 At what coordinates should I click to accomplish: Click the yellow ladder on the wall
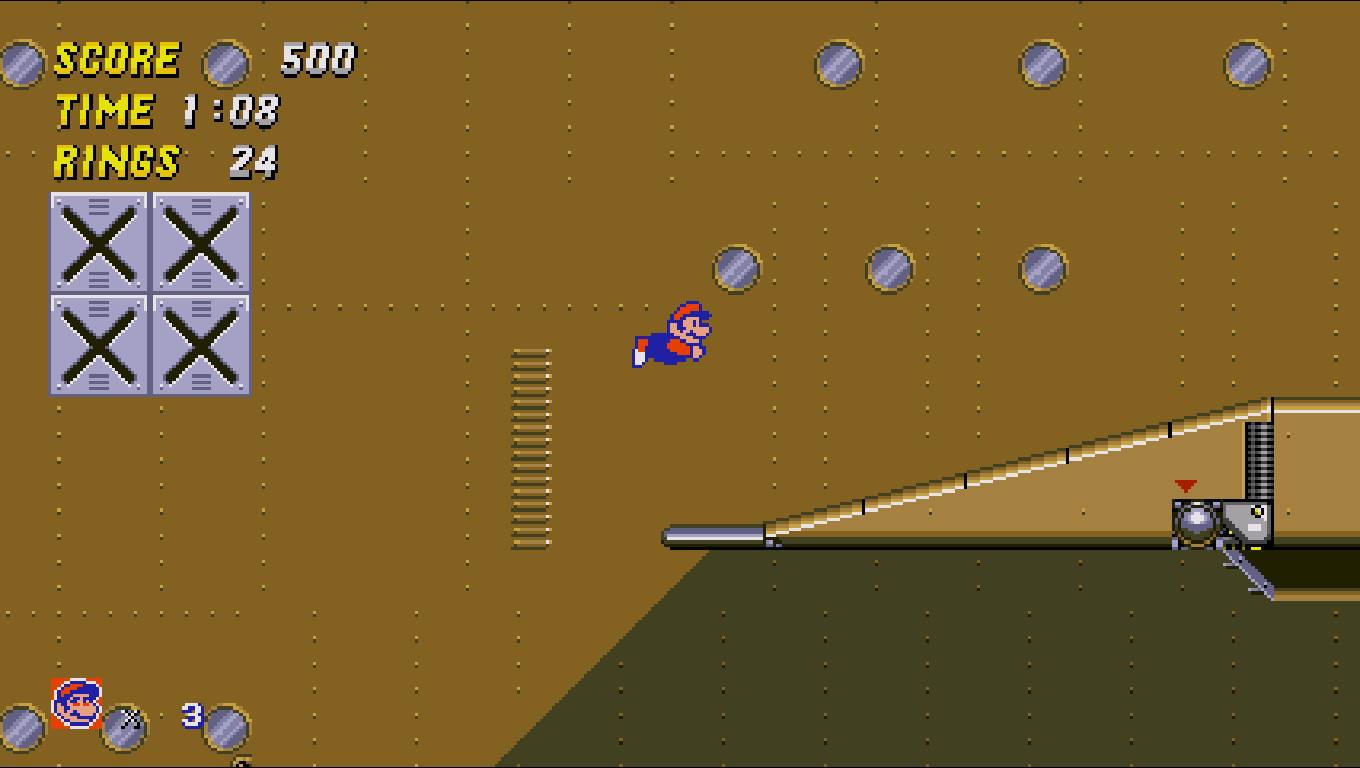530,445
